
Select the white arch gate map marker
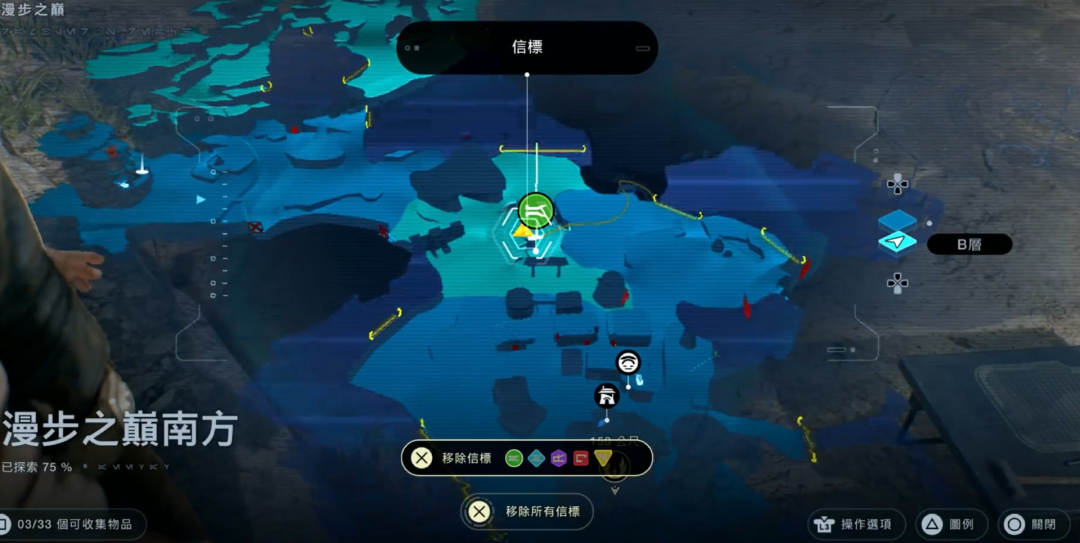pyautogui.click(x=606, y=396)
